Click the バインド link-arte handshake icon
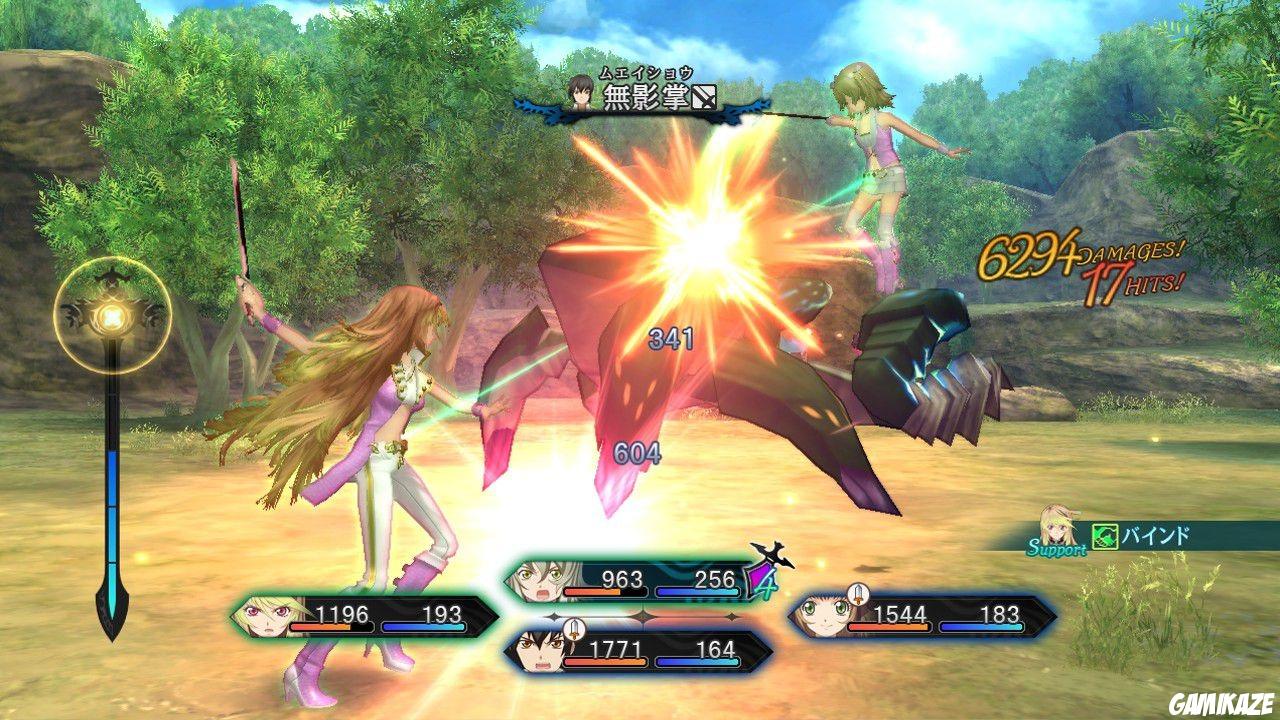 coord(1105,534)
